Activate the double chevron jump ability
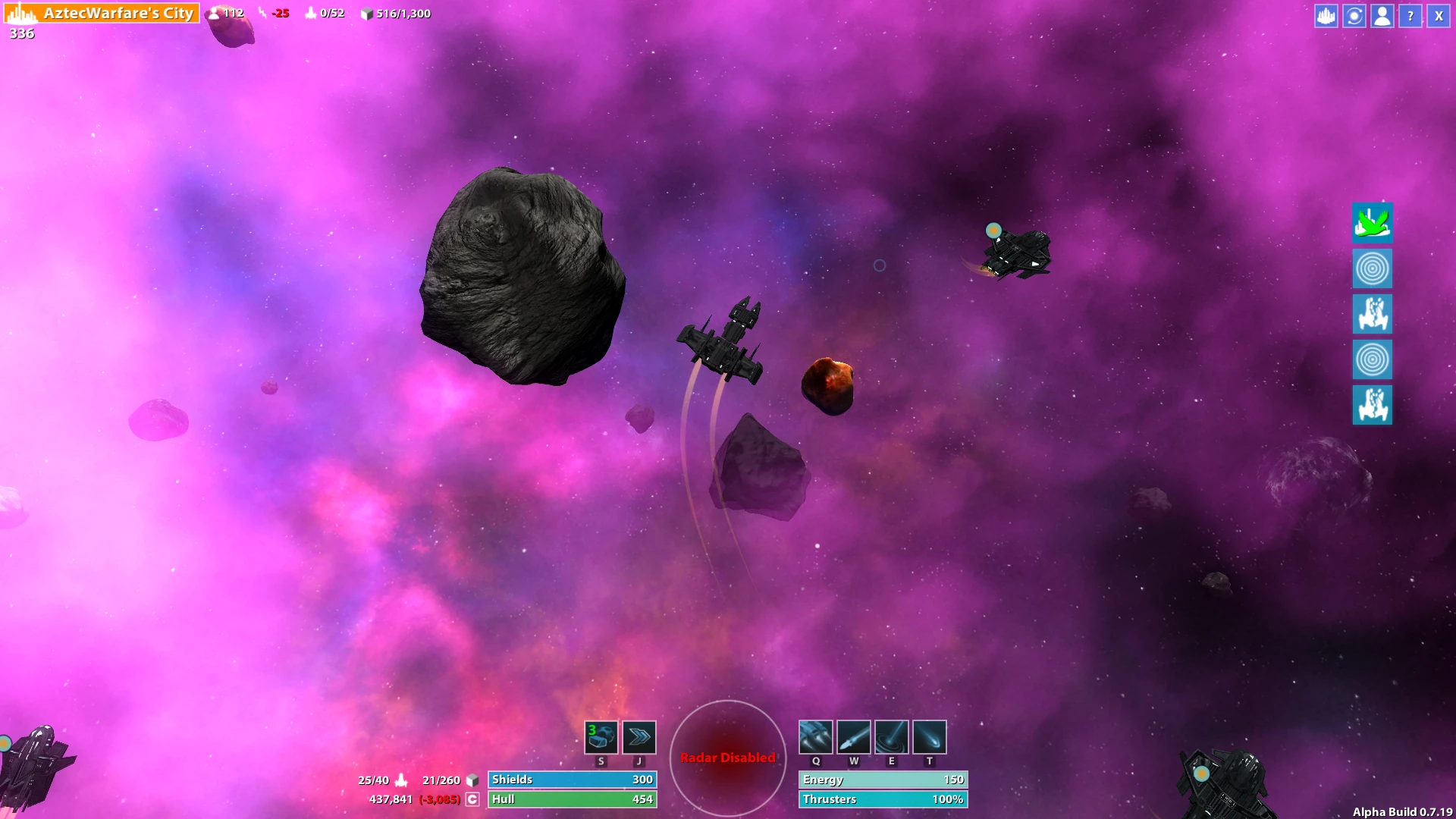The width and height of the screenshot is (1456, 819). tap(639, 737)
